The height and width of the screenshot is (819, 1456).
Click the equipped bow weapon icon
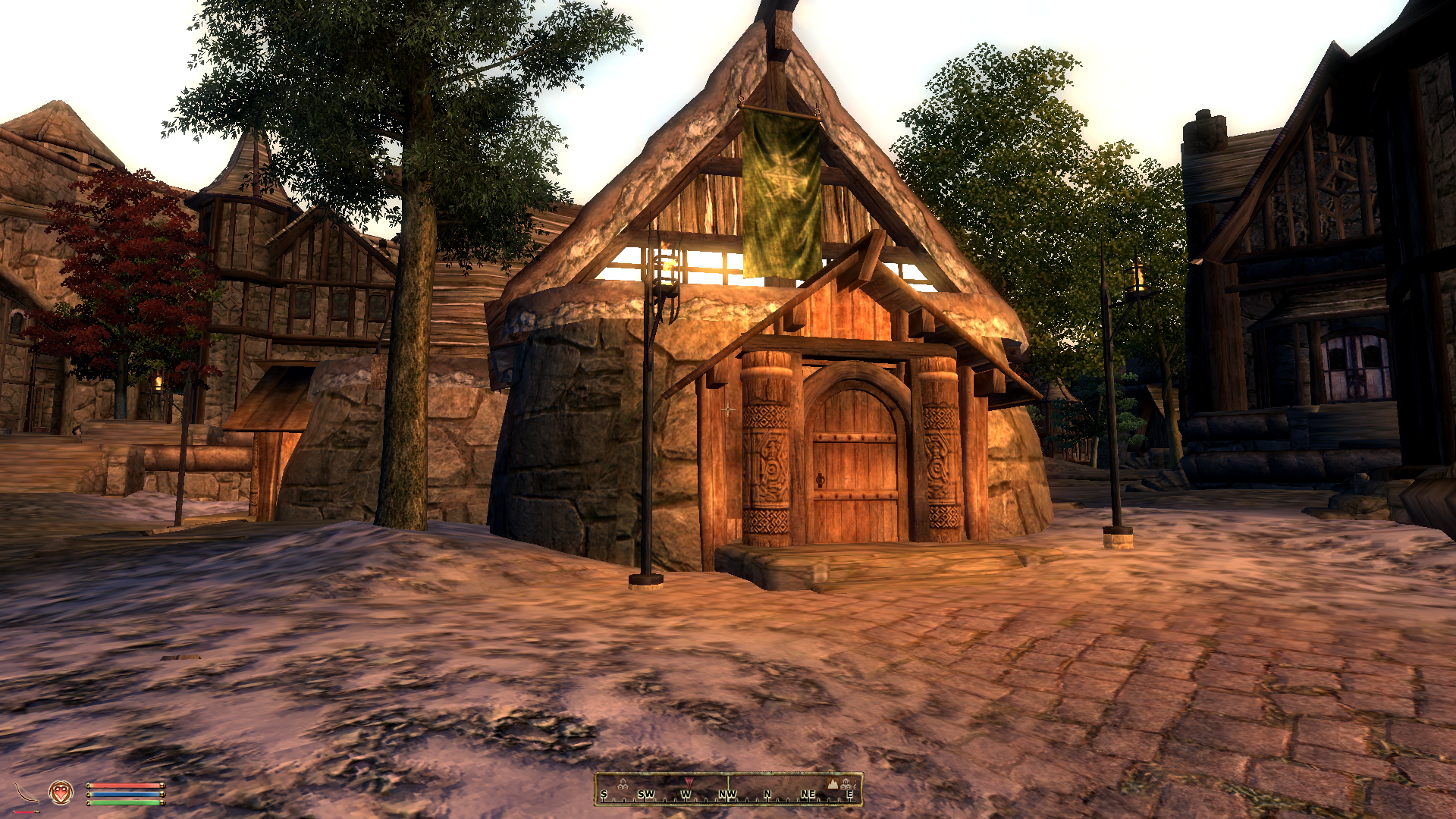pos(27,793)
